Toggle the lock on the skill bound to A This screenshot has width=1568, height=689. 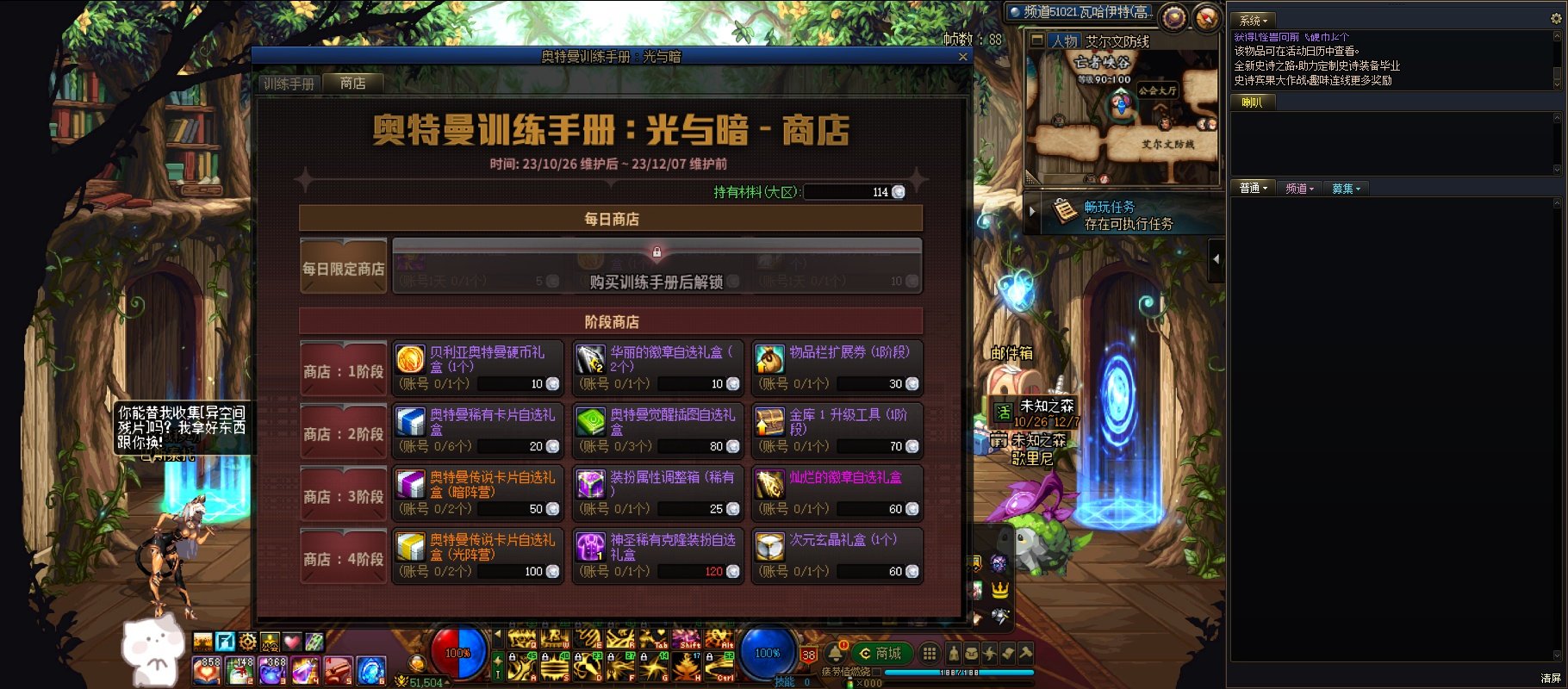(512, 656)
